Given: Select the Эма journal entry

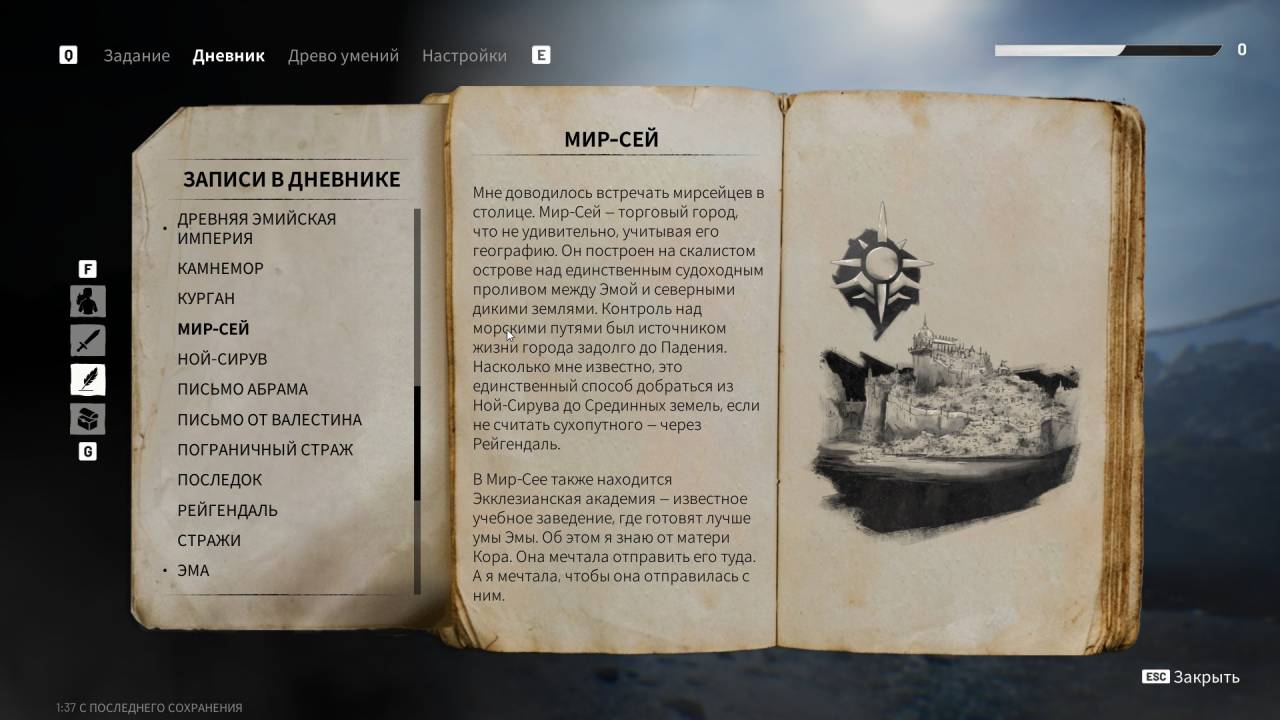Looking at the screenshot, I should click(x=193, y=570).
